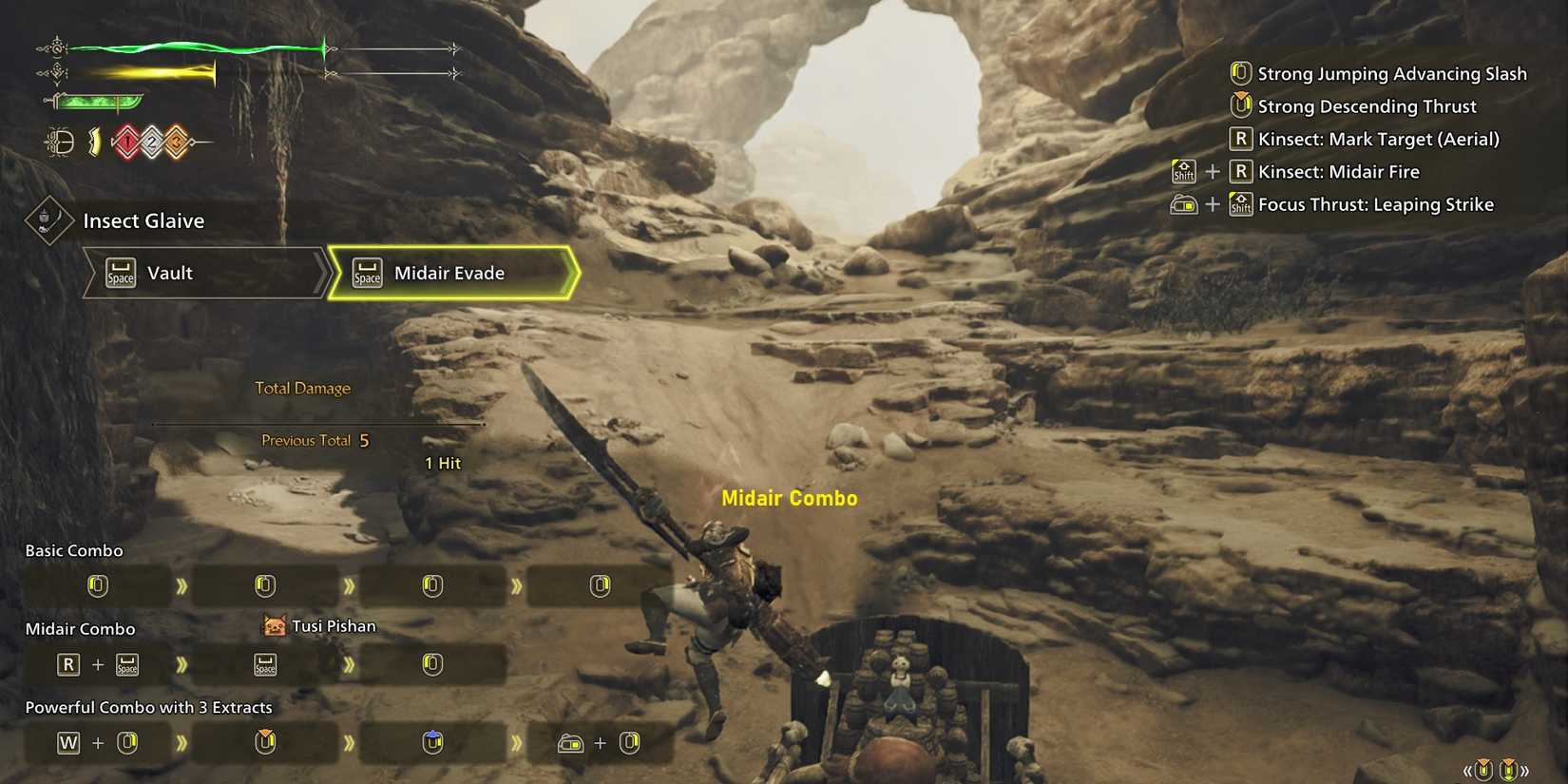Click the Kinsect: Midair Fire command entry
1568x784 pixels.
[1340, 171]
